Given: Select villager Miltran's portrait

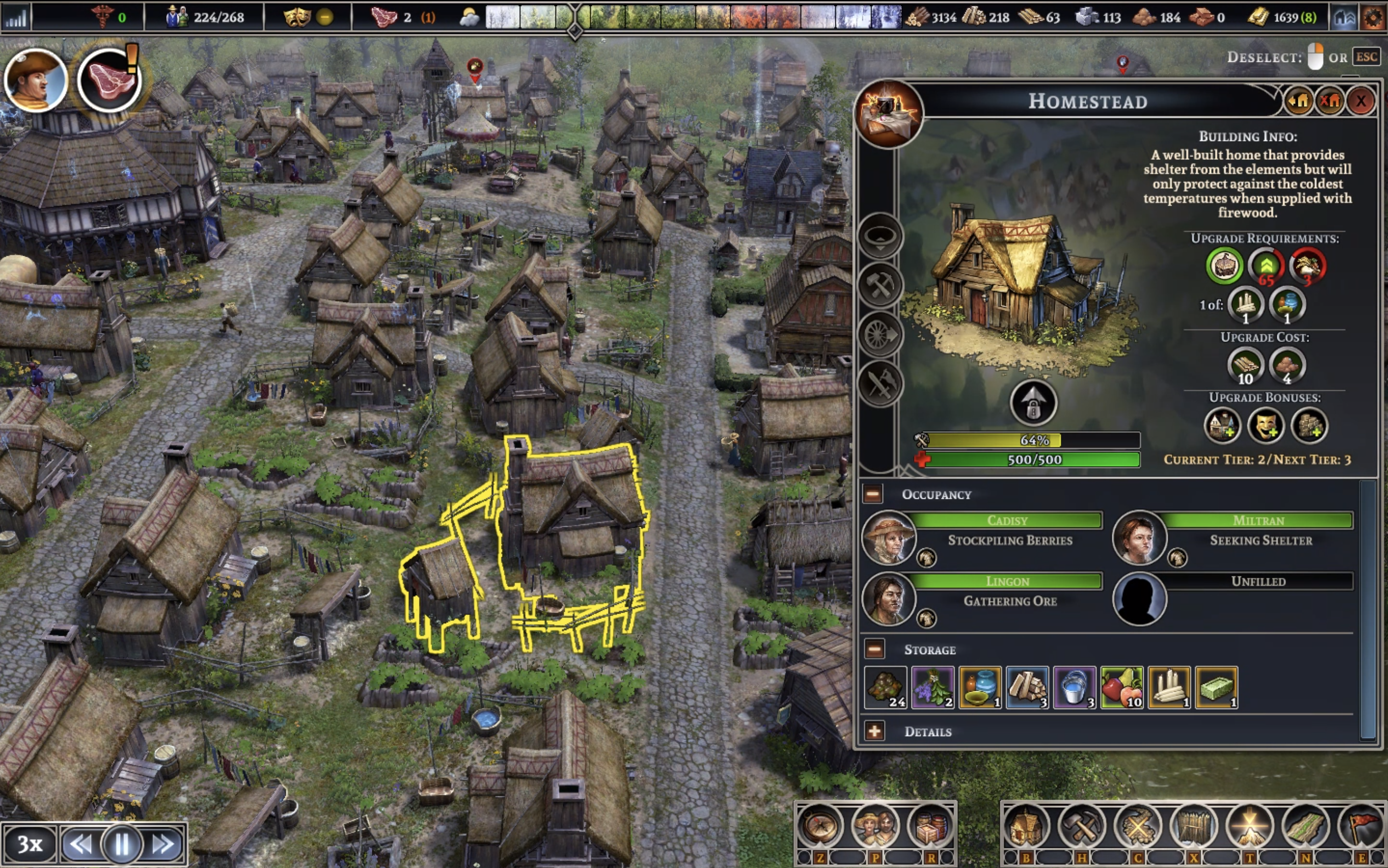Looking at the screenshot, I should [x=1139, y=537].
